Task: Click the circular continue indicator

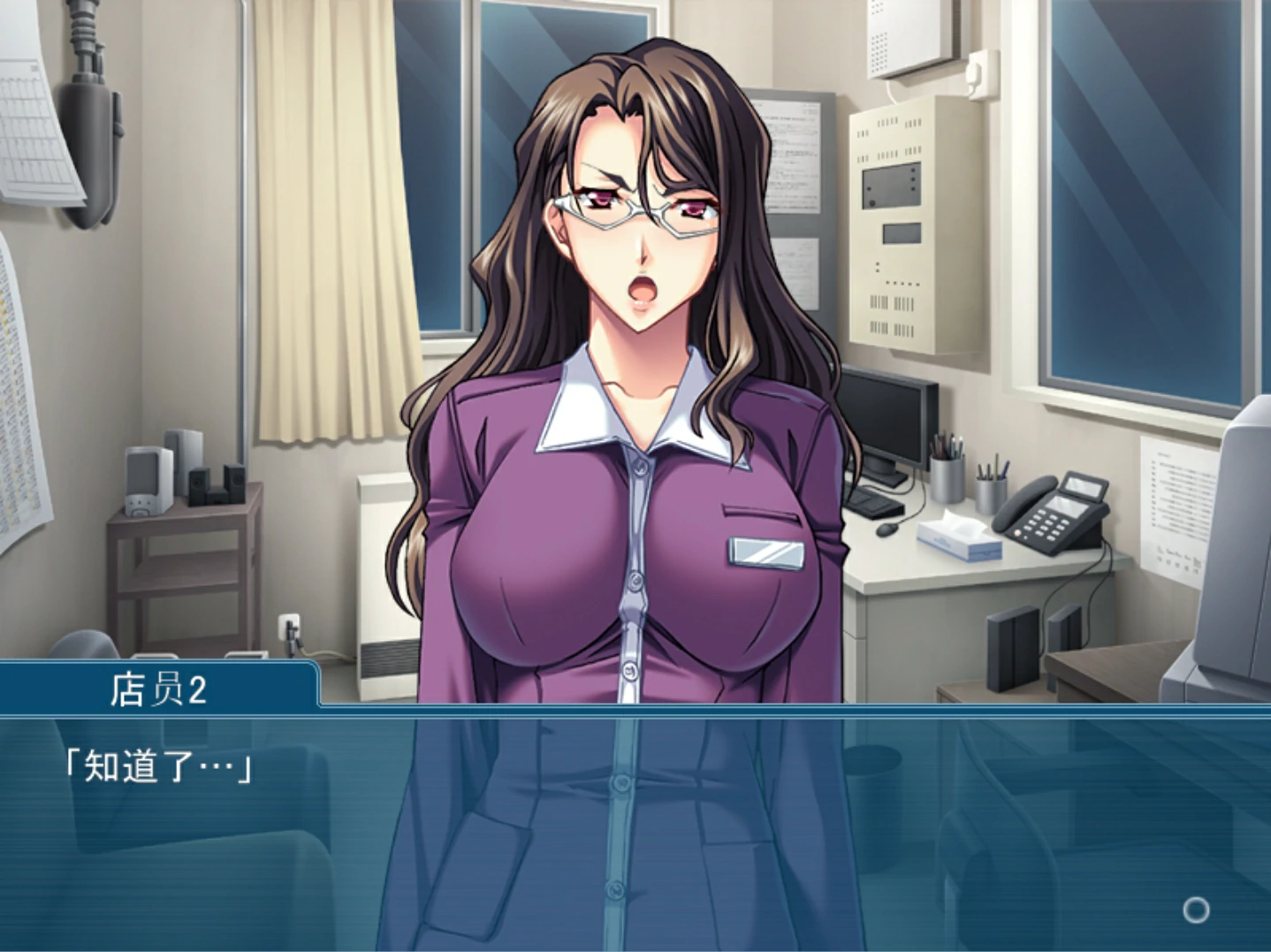Action: coord(1195,910)
